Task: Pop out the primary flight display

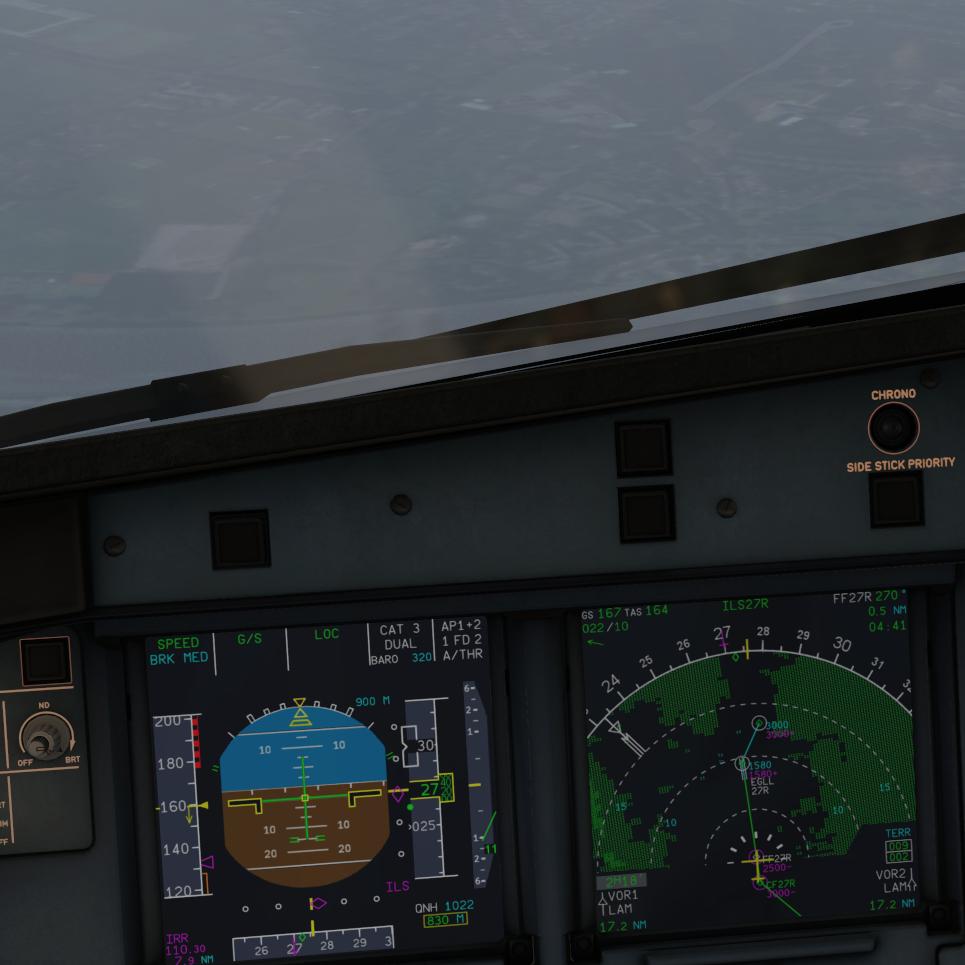Action: pyautogui.click(x=322, y=790)
